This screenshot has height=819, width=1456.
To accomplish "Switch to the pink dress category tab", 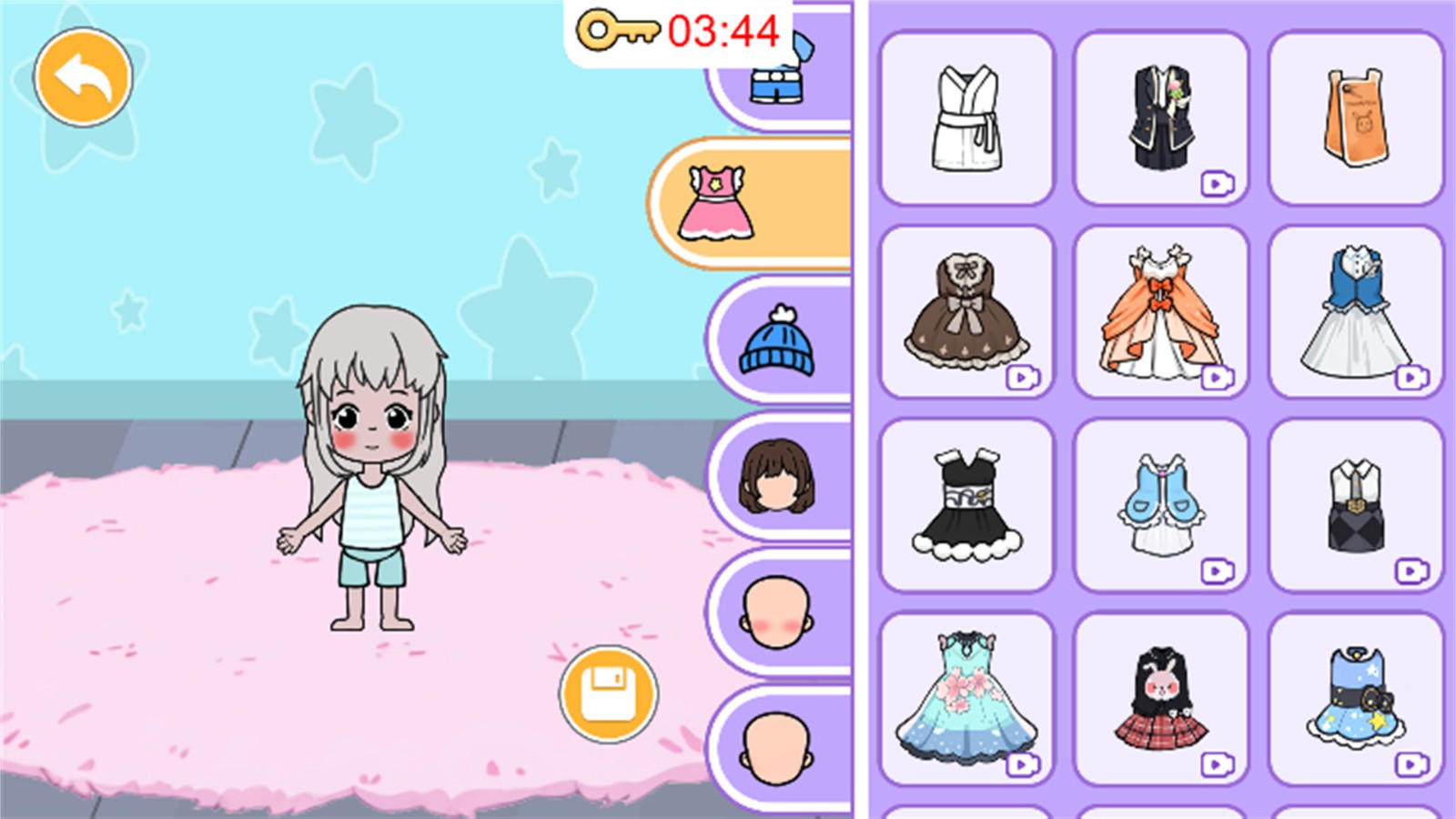I will (751, 204).
